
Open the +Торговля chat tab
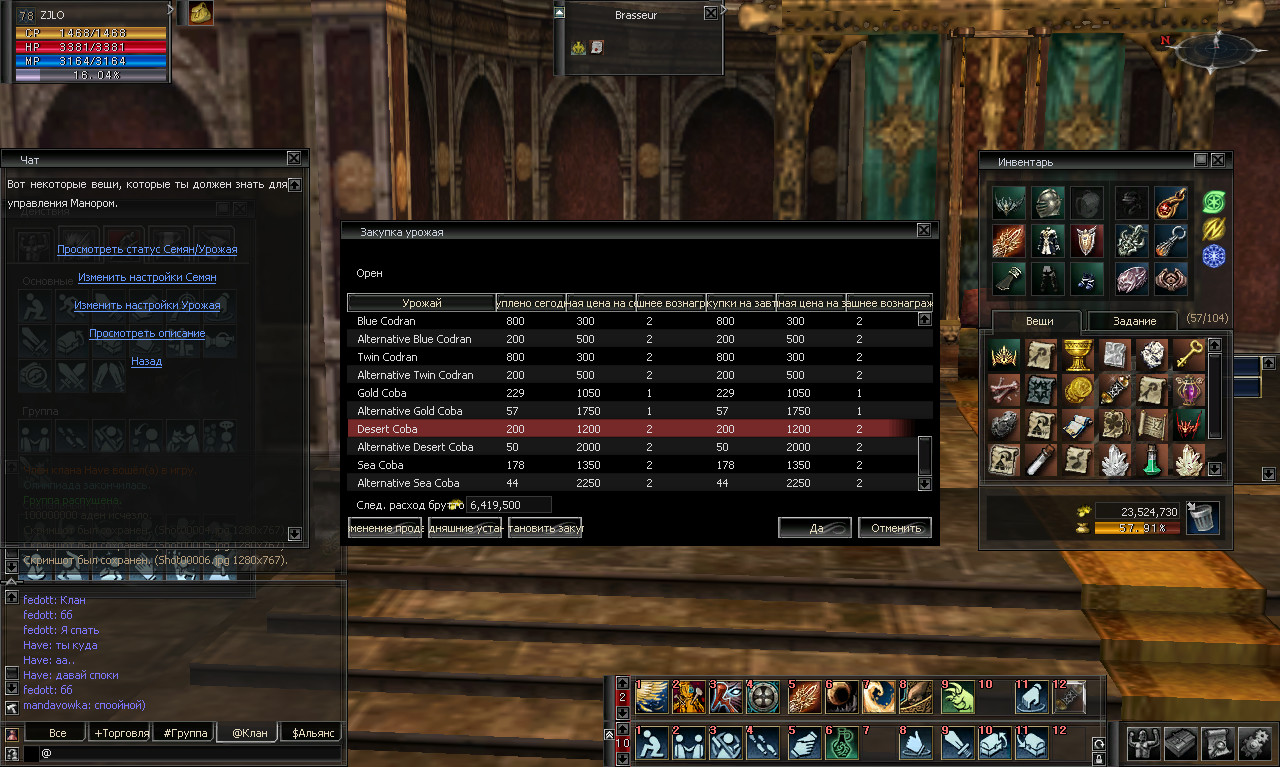tap(121, 733)
